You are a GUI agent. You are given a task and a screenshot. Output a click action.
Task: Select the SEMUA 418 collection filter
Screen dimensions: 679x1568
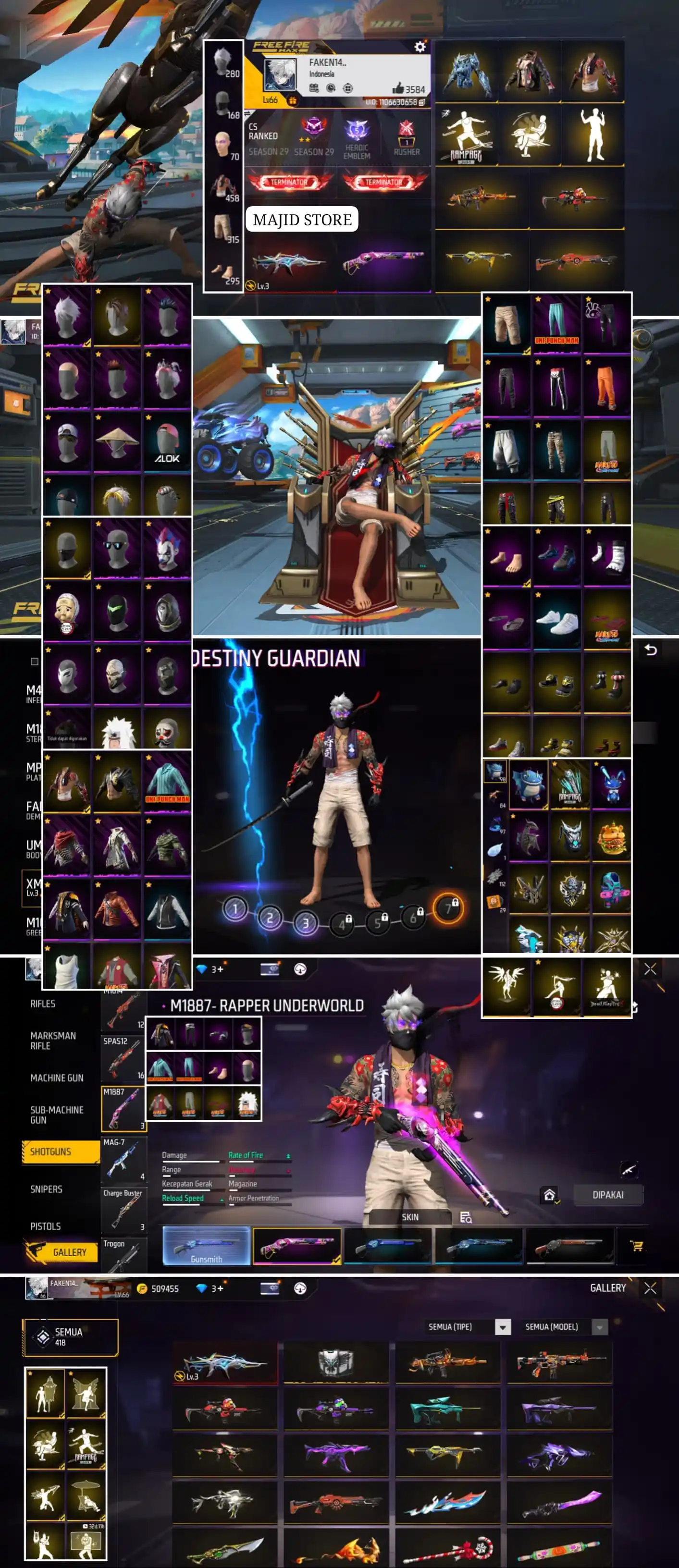point(70,1337)
